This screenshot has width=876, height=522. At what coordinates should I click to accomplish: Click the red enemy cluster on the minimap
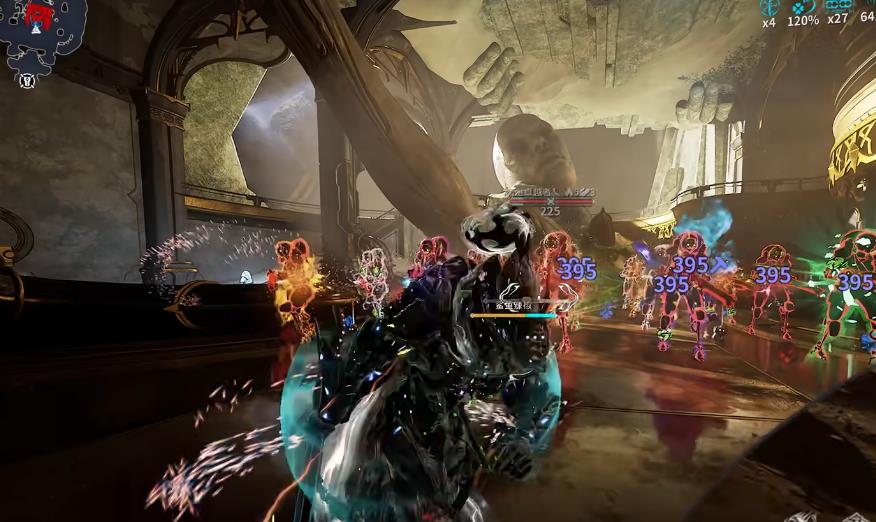pyautogui.click(x=39, y=14)
